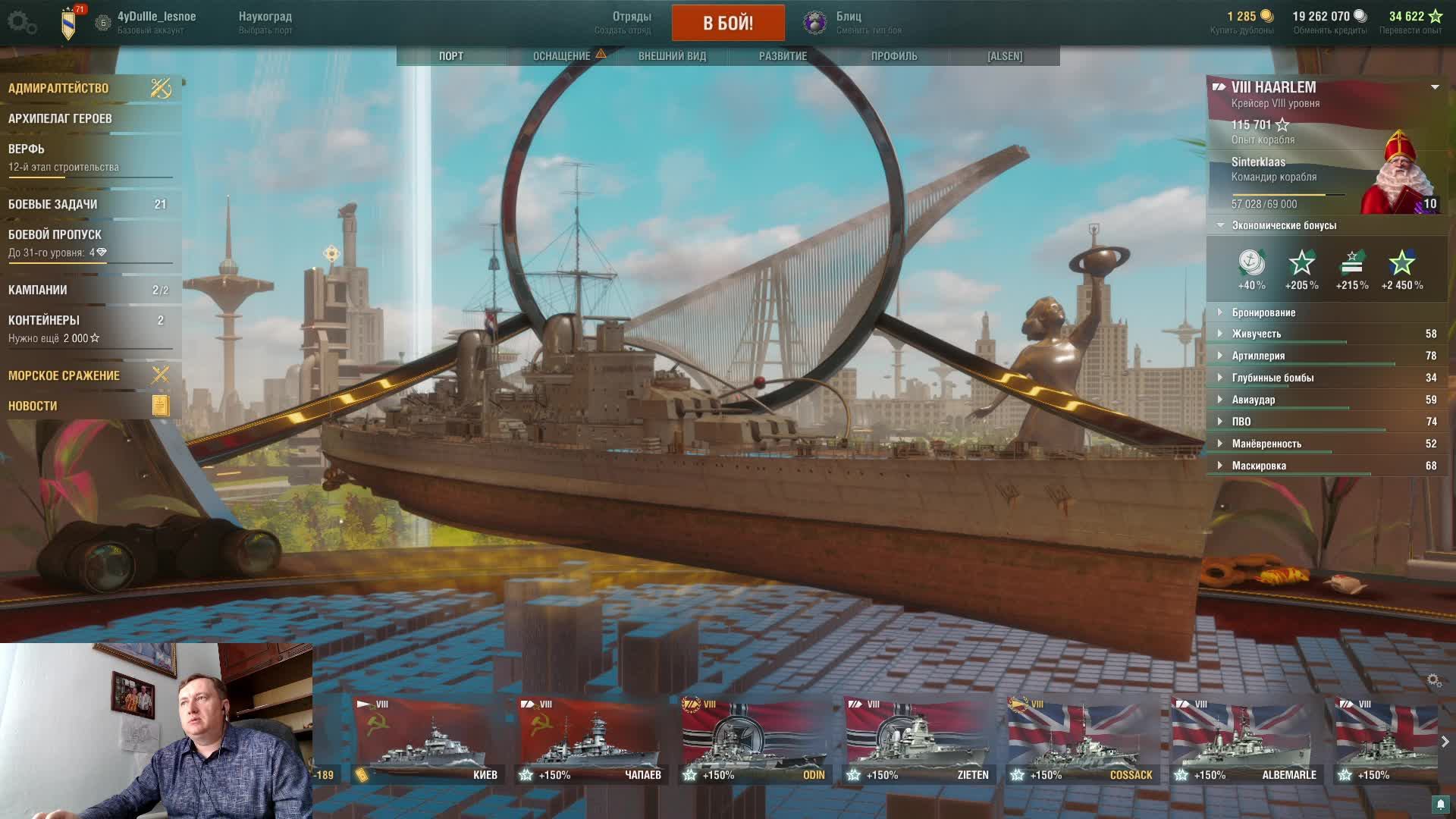Open the [ALSEN] clan tab
The height and width of the screenshot is (819, 1456).
click(1005, 56)
